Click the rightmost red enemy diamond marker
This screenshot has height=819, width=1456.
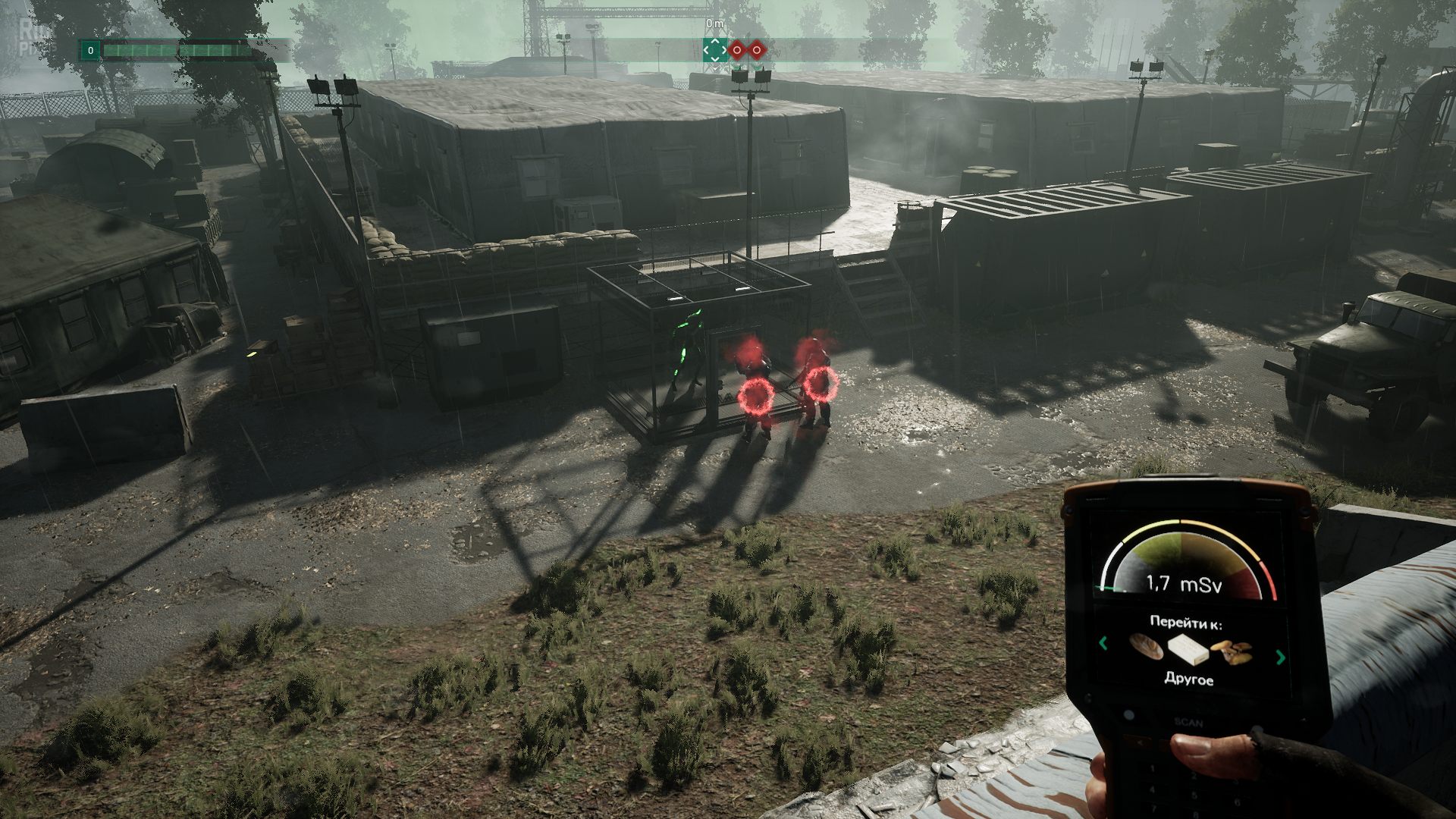coord(756,49)
